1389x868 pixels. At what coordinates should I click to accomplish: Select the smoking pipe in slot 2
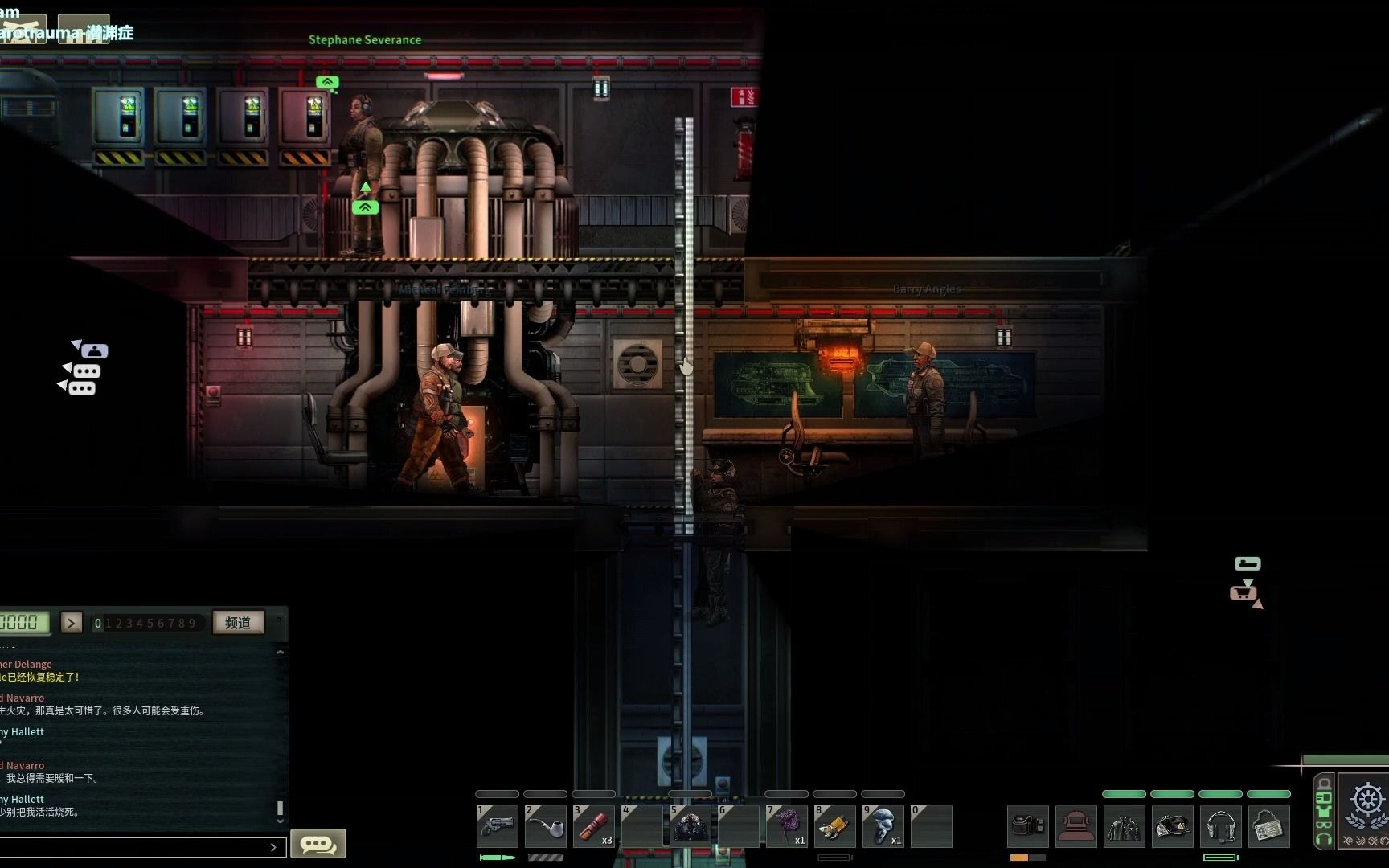545,826
